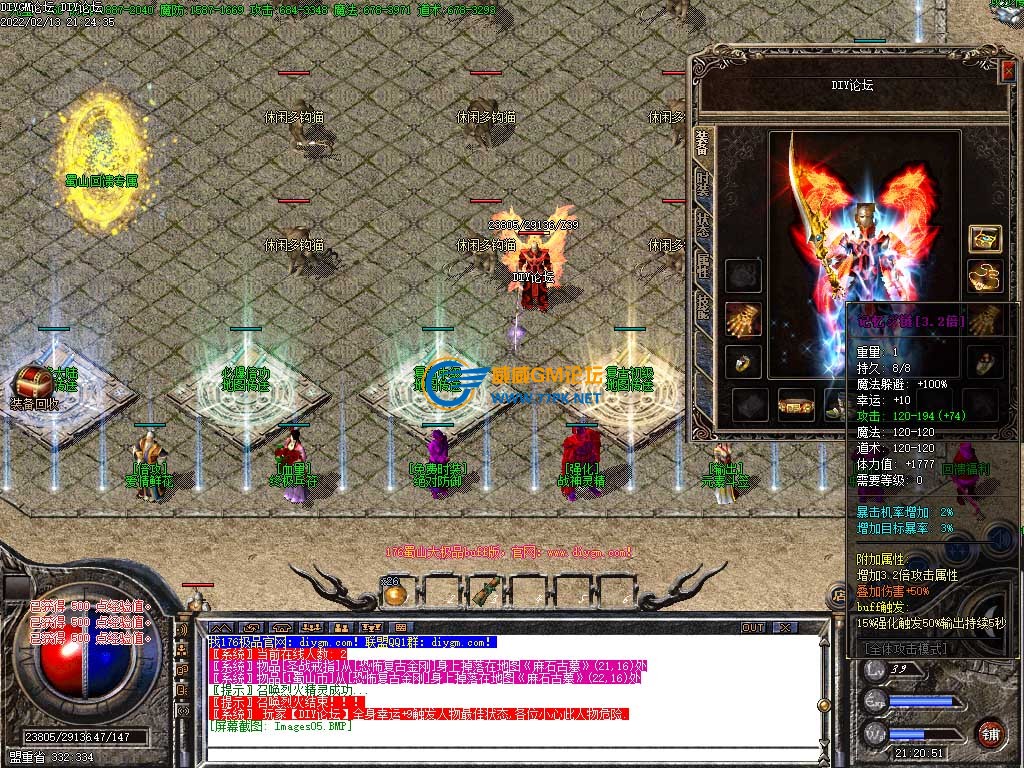Select the left ring equipment slot
The height and width of the screenshot is (768, 1024).
point(743,361)
